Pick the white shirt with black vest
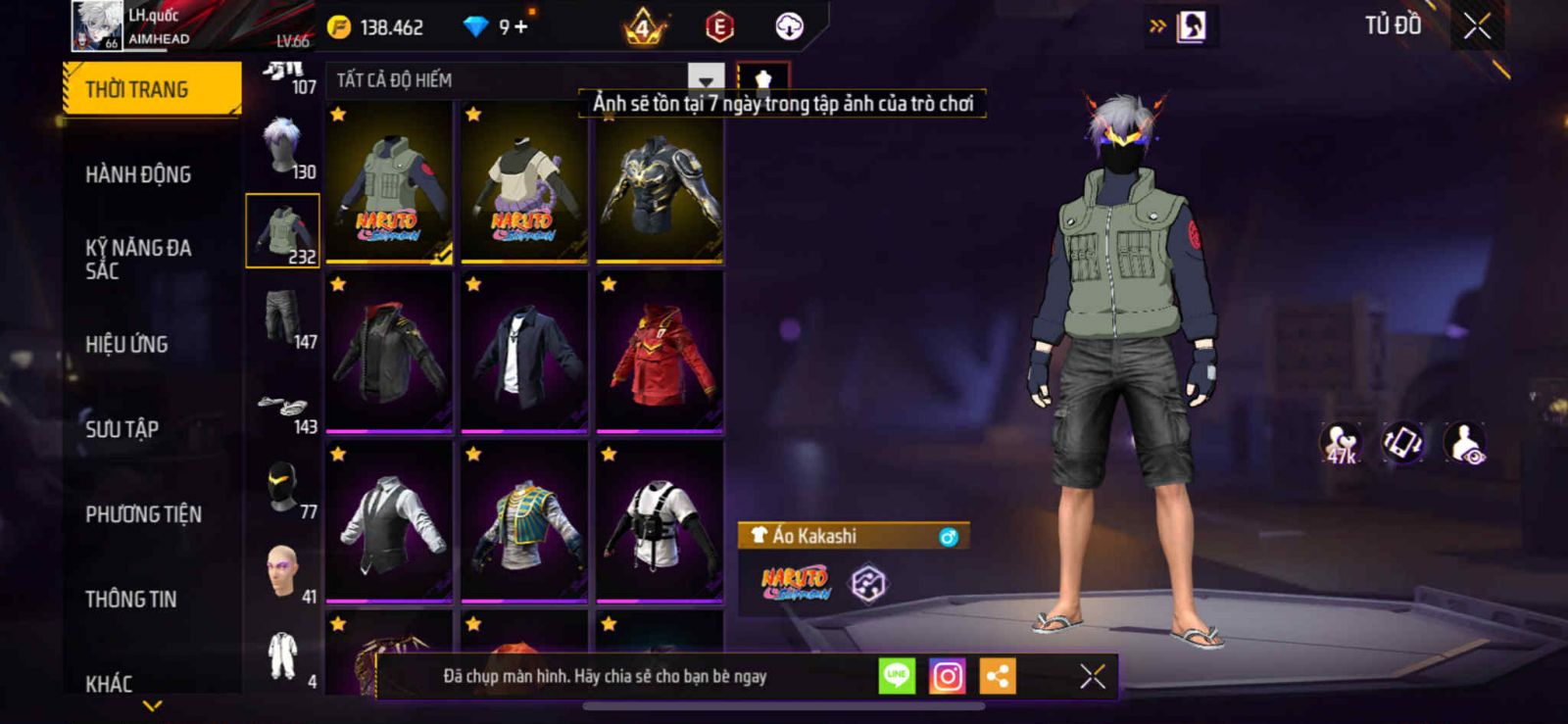Image resolution: width=1568 pixels, height=724 pixels. (389, 522)
